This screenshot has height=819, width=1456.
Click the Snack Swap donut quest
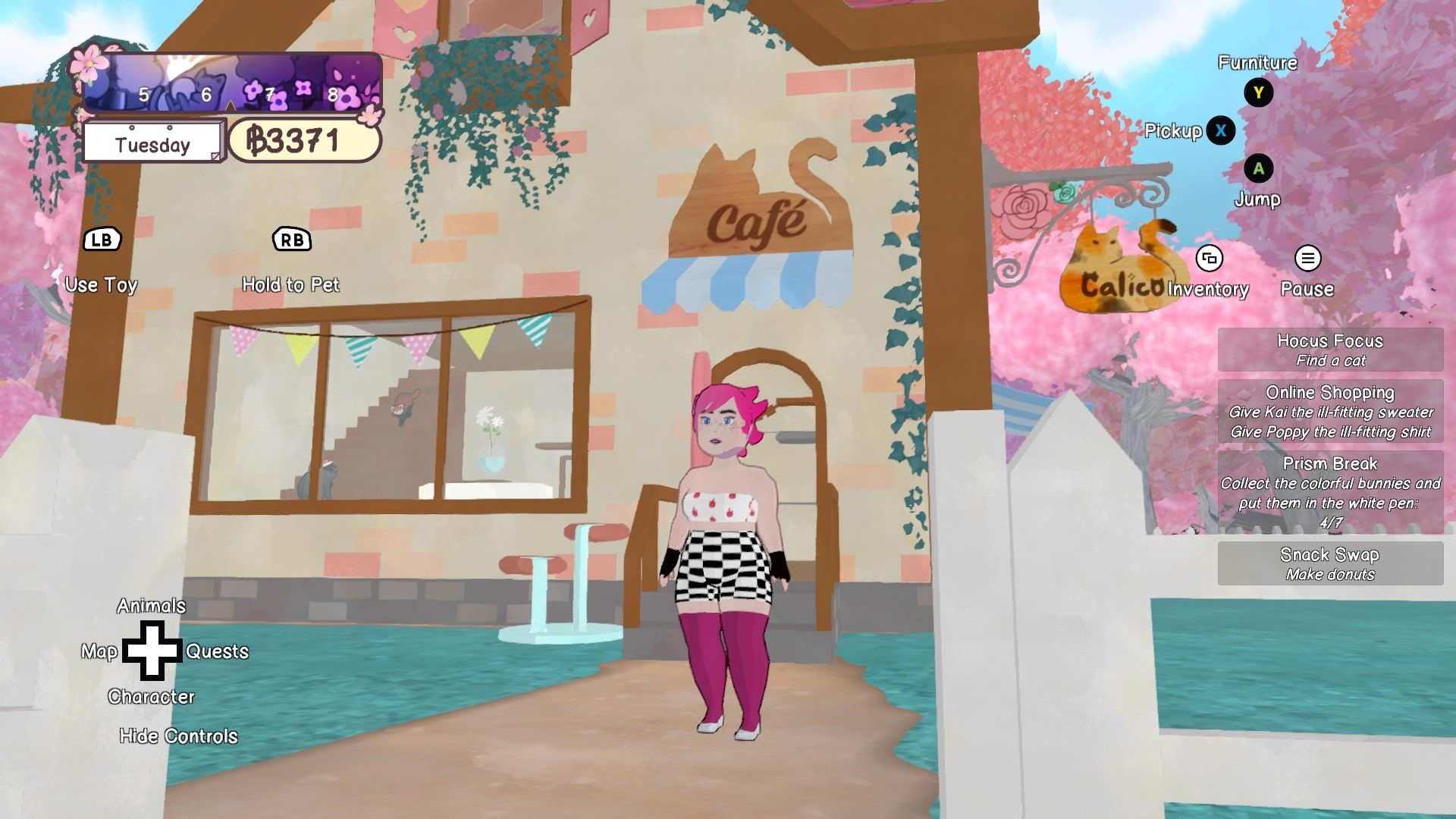(1330, 563)
